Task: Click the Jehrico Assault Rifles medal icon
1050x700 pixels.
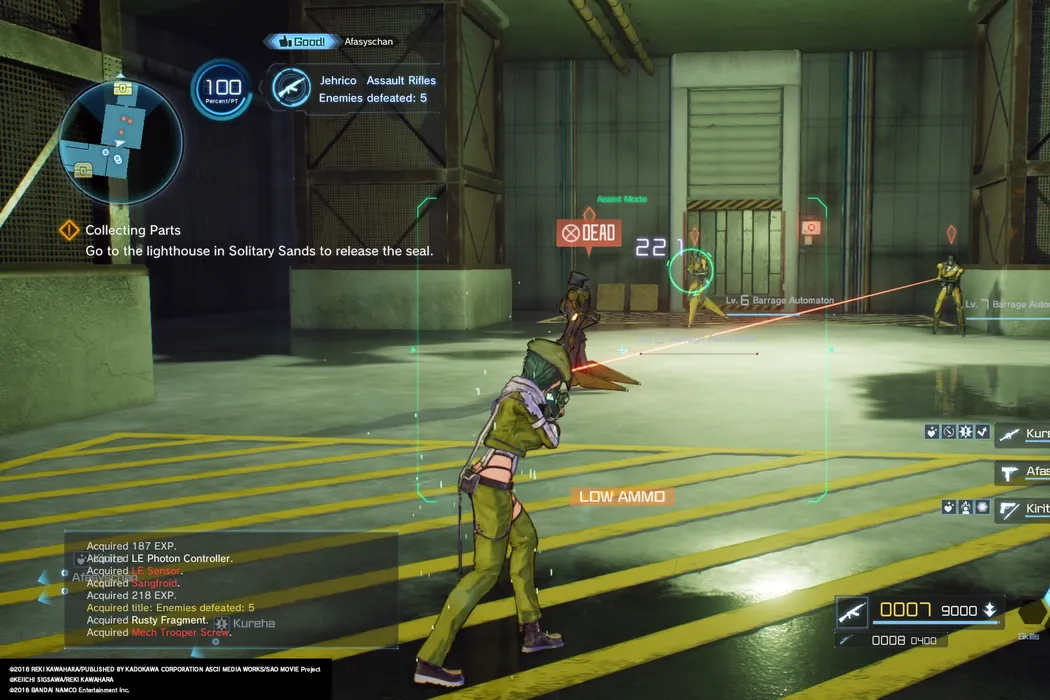Action: [x=291, y=88]
